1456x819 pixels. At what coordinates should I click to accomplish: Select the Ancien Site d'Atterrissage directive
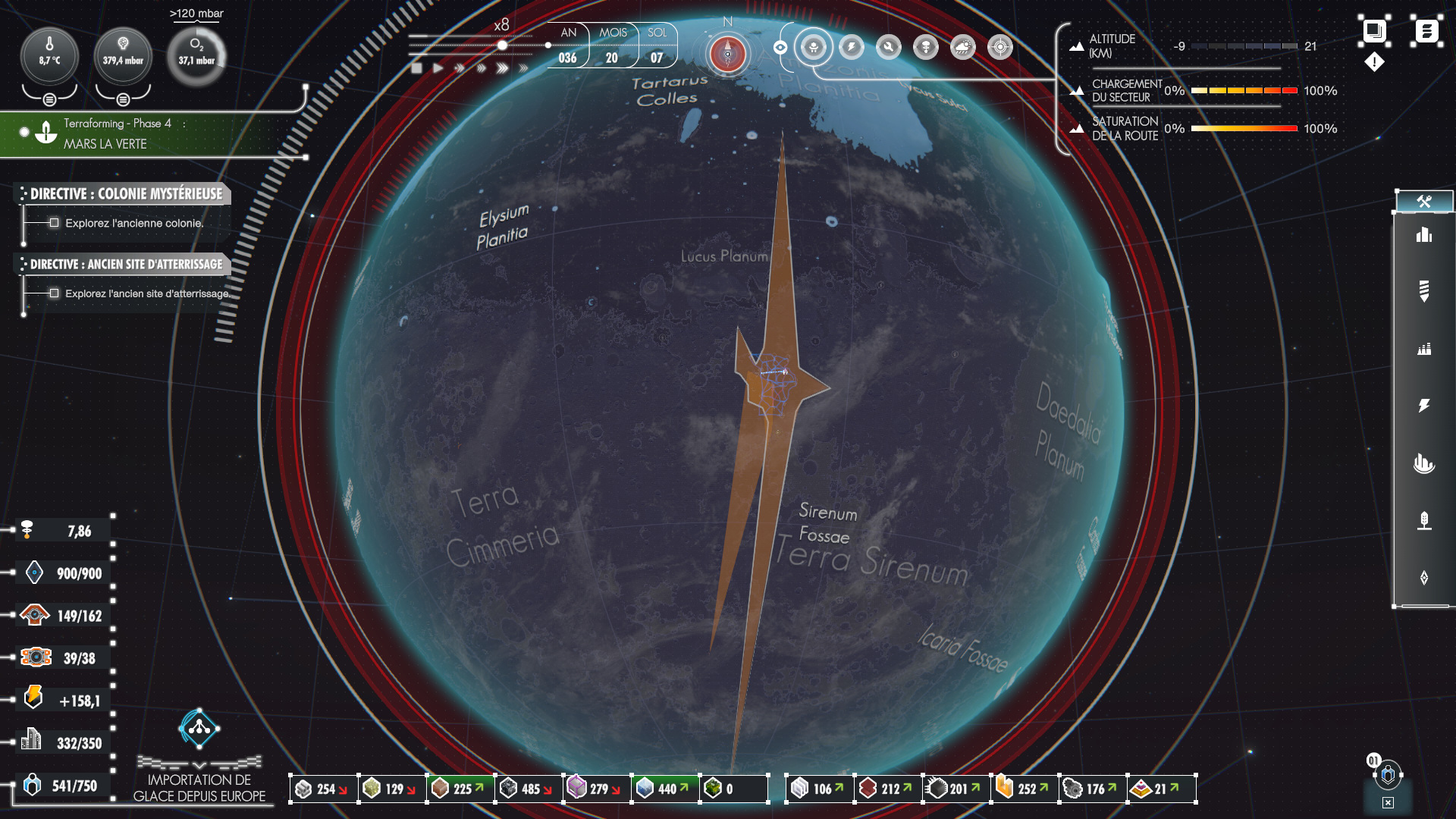tap(126, 265)
